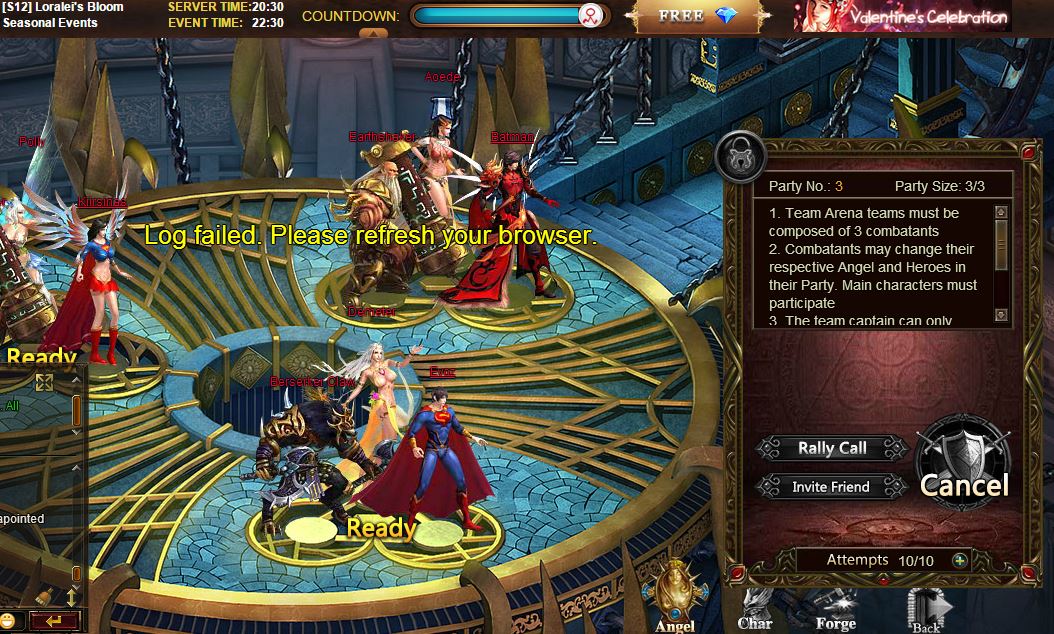The width and height of the screenshot is (1054, 634).
Task: Add more attempts with the plus button
Action: click(960, 560)
